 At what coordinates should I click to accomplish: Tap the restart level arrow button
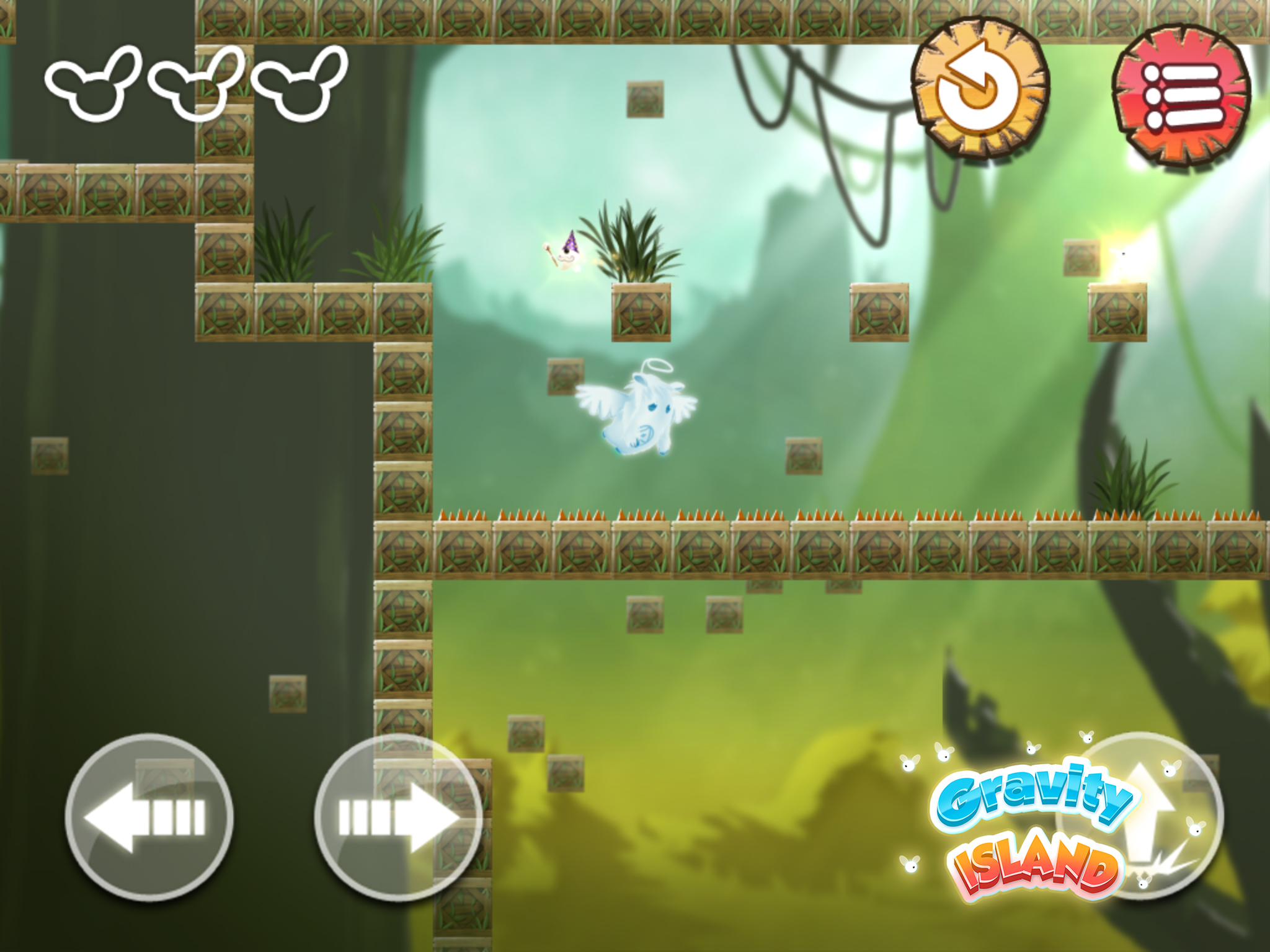pos(980,88)
